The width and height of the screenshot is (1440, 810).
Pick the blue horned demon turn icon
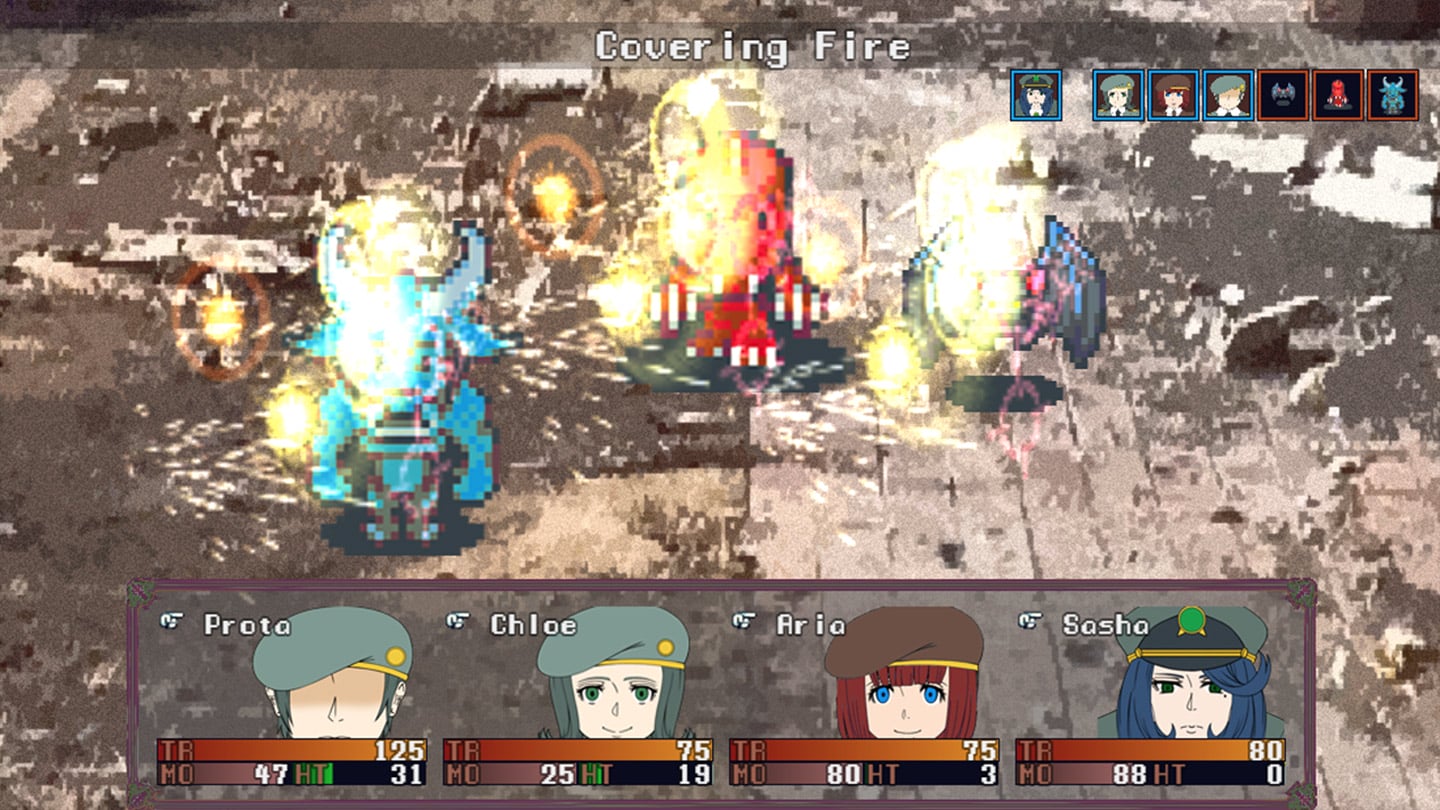coord(1393,95)
